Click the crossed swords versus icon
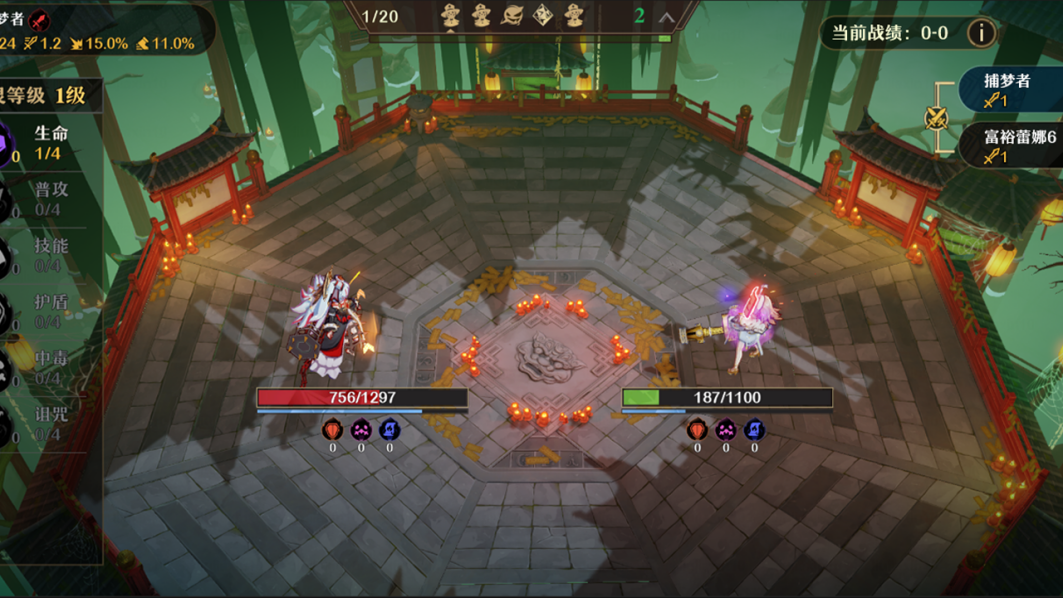 (937, 118)
